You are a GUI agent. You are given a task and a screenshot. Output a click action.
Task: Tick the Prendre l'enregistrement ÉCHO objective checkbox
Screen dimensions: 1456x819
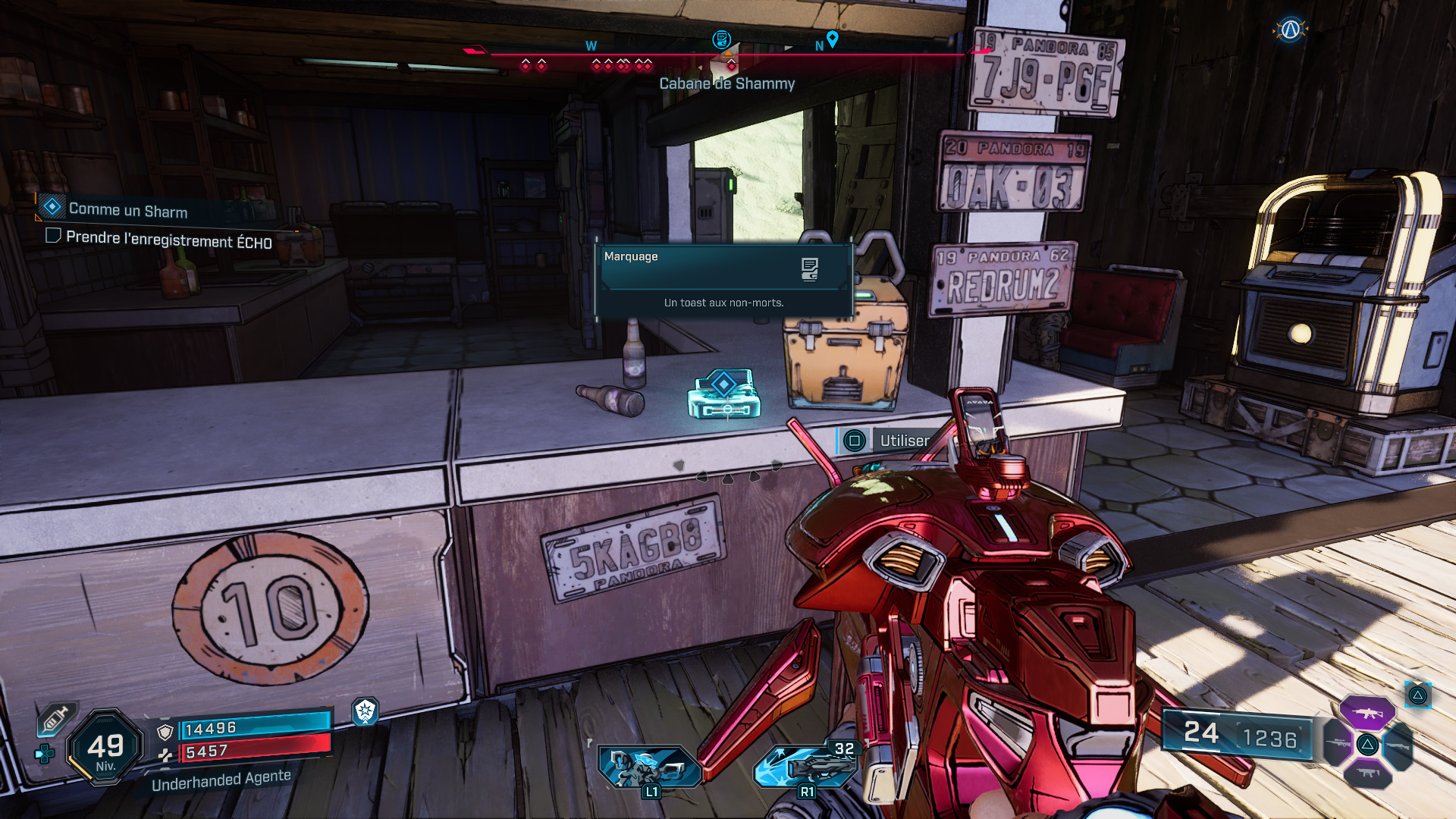53,236
